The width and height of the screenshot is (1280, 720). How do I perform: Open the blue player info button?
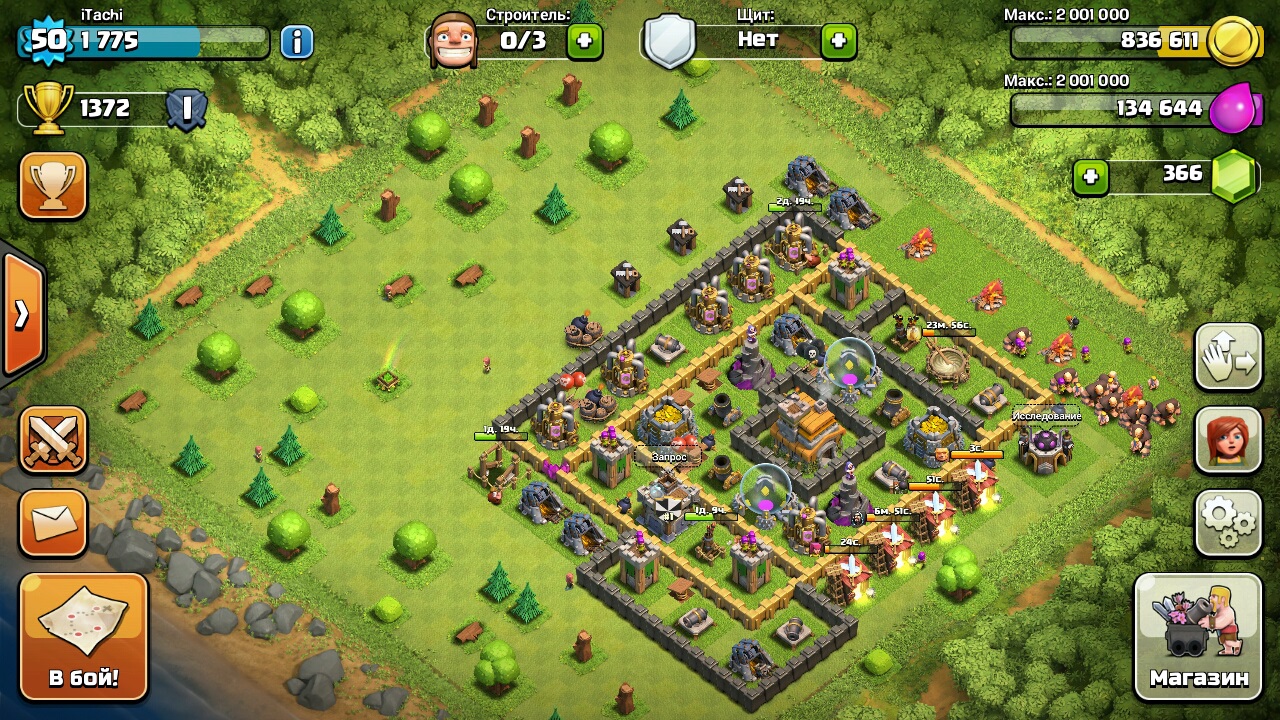(x=296, y=42)
